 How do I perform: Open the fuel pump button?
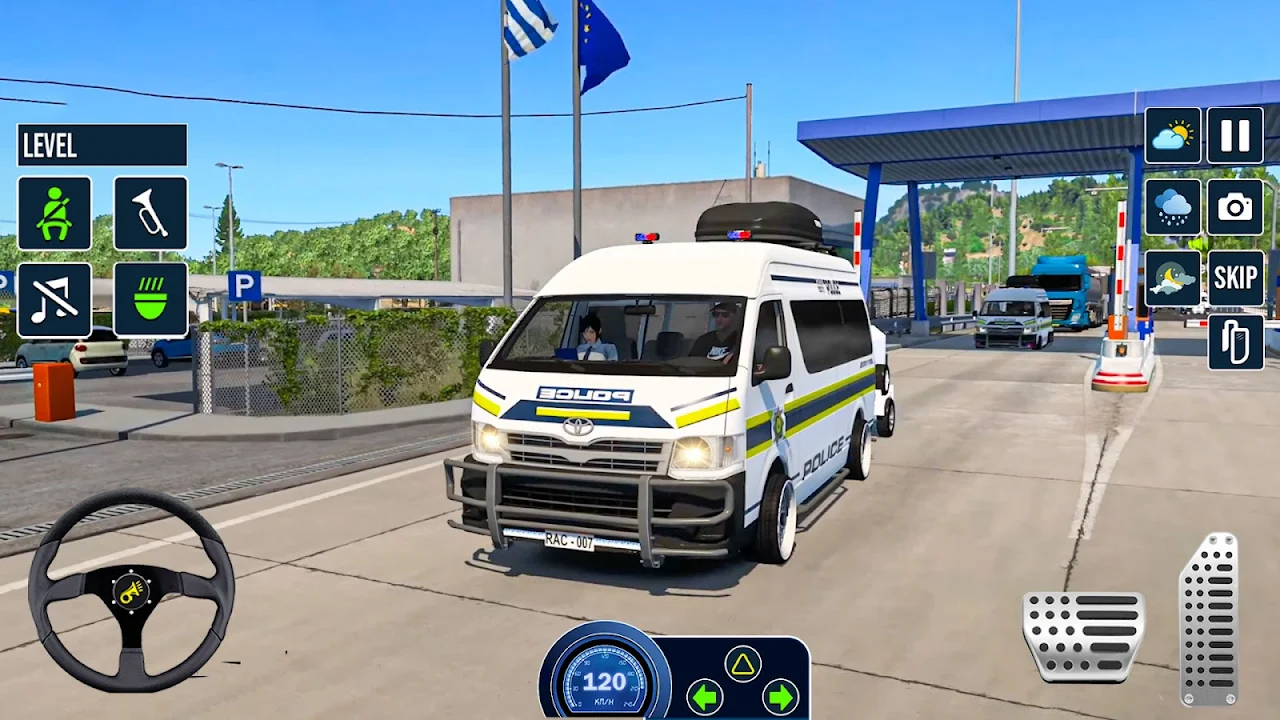point(1235,342)
